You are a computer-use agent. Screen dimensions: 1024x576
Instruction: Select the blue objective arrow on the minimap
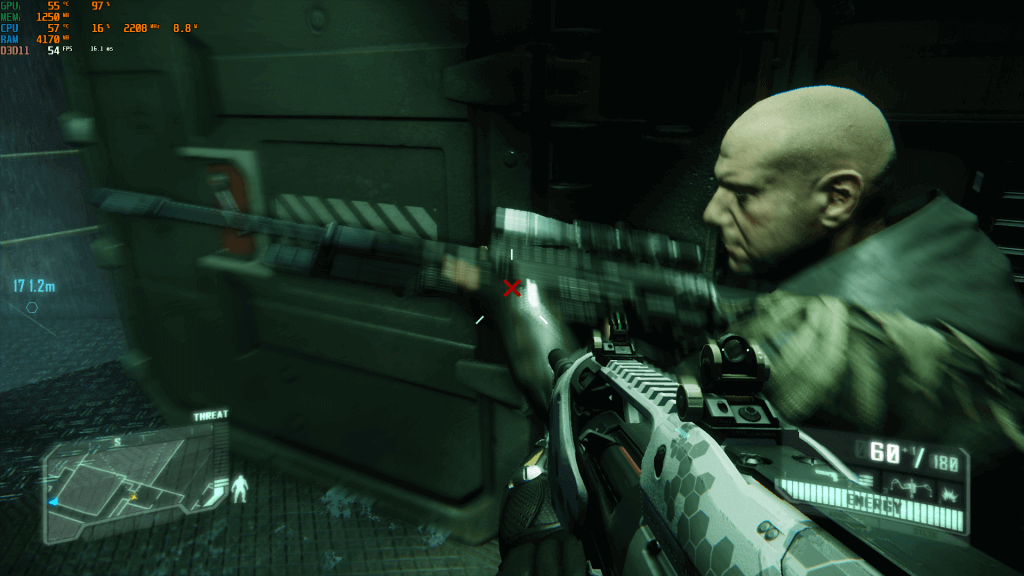pos(53,501)
